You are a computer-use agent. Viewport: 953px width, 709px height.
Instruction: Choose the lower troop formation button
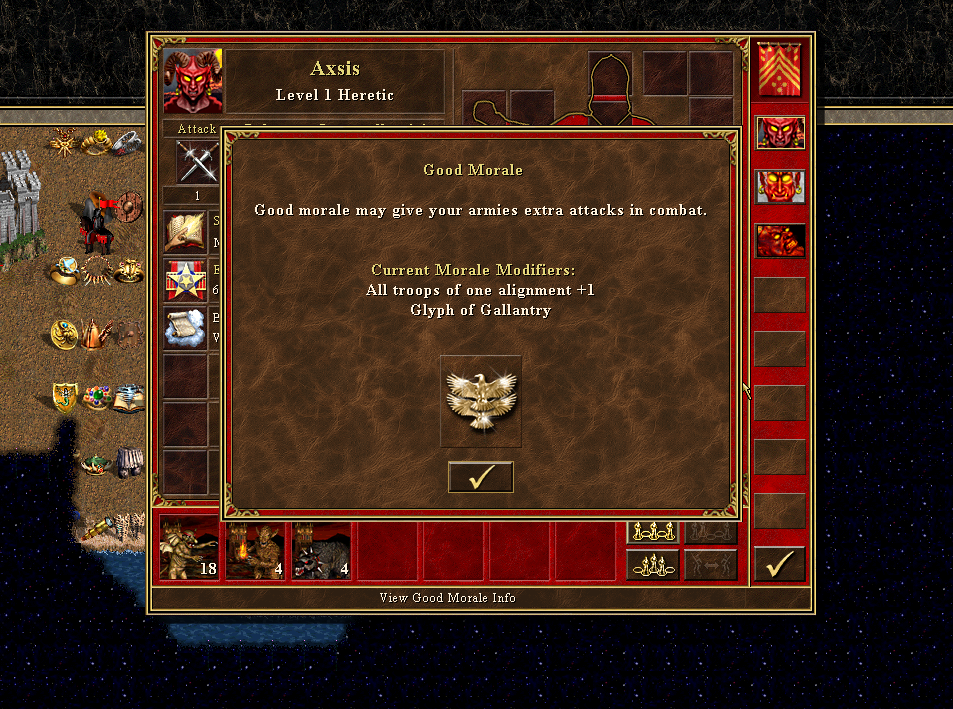pyautogui.click(x=652, y=565)
